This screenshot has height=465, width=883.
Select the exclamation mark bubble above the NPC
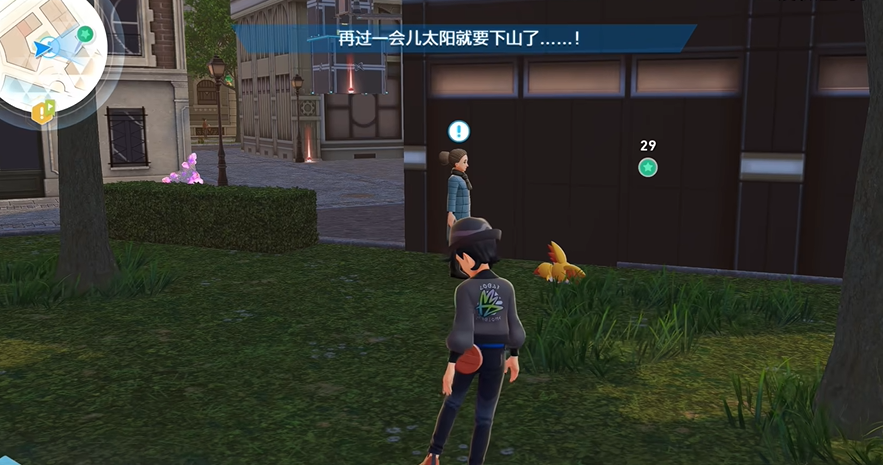tap(458, 131)
